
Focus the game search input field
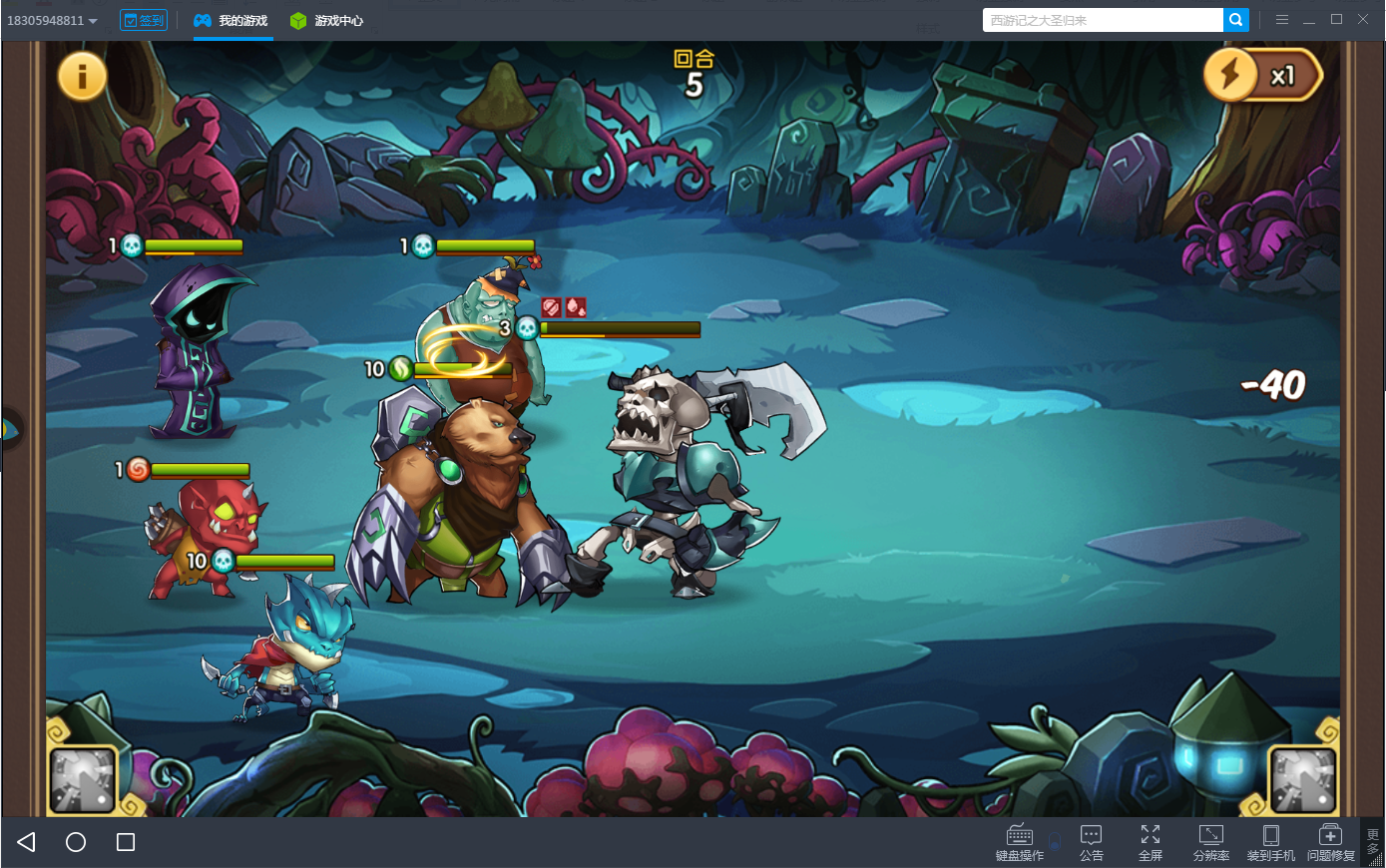tap(1102, 20)
